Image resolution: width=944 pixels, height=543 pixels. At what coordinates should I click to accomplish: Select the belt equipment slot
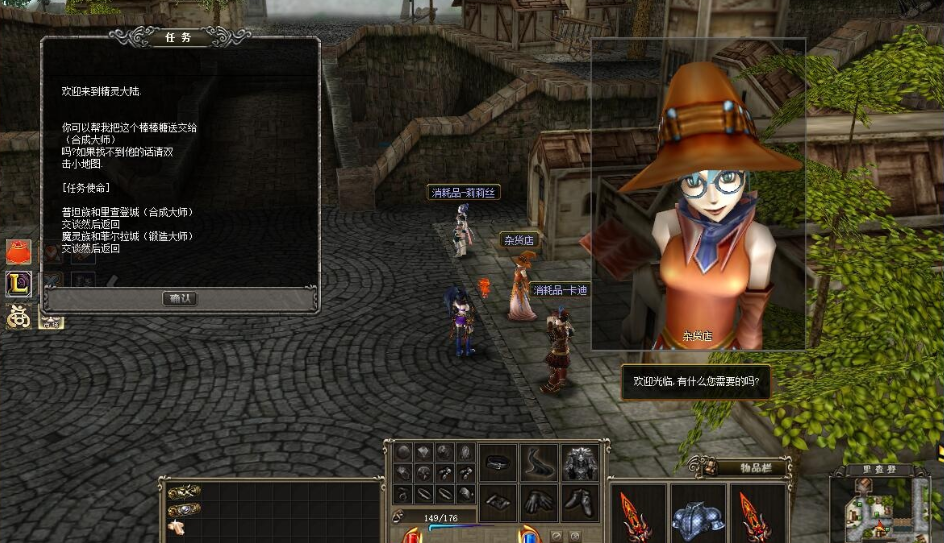pyautogui.click(x=498, y=463)
